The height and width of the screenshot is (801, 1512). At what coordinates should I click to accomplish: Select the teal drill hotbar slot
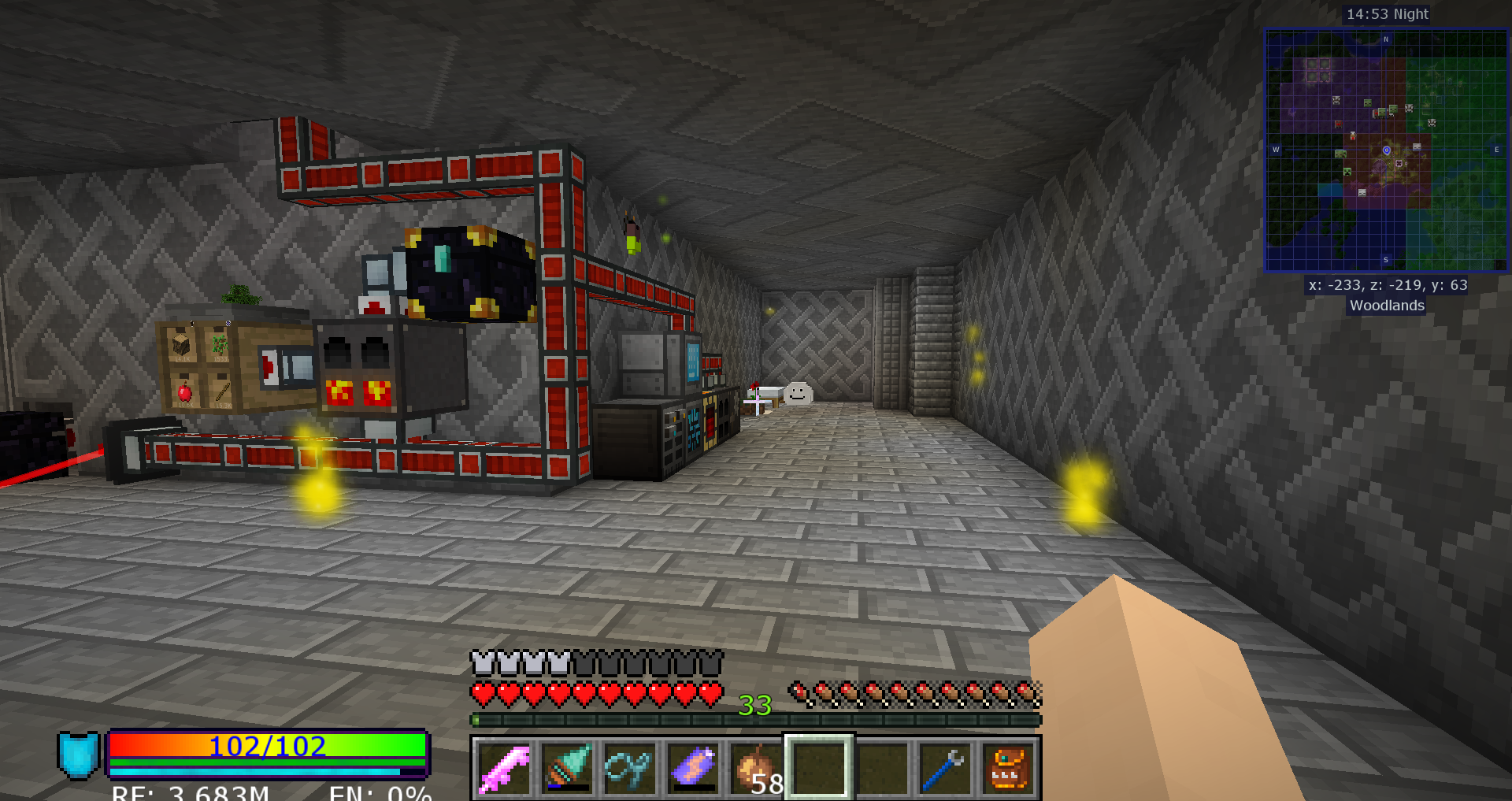click(567, 768)
